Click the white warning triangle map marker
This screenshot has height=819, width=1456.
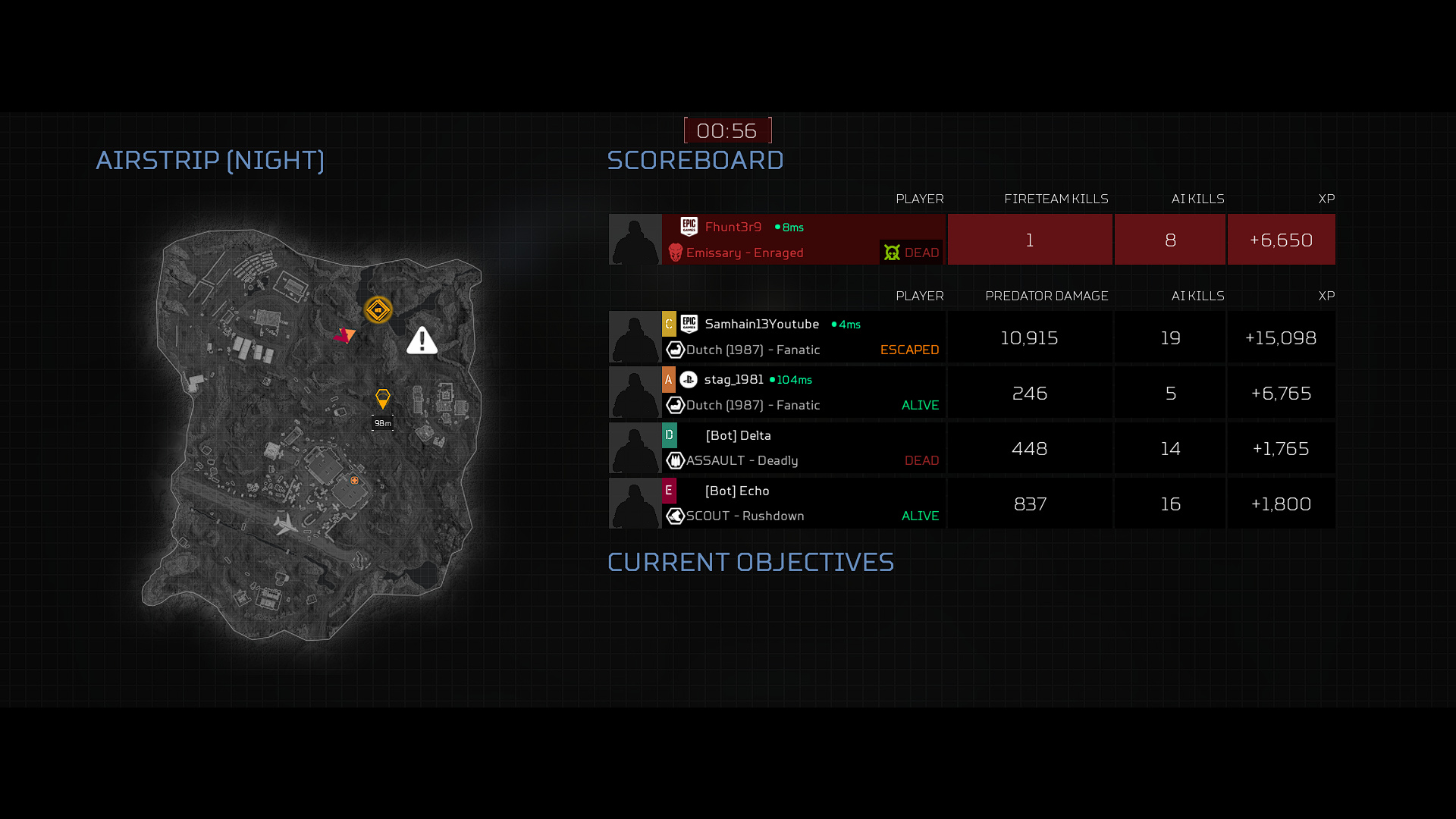(x=422, y=341)
